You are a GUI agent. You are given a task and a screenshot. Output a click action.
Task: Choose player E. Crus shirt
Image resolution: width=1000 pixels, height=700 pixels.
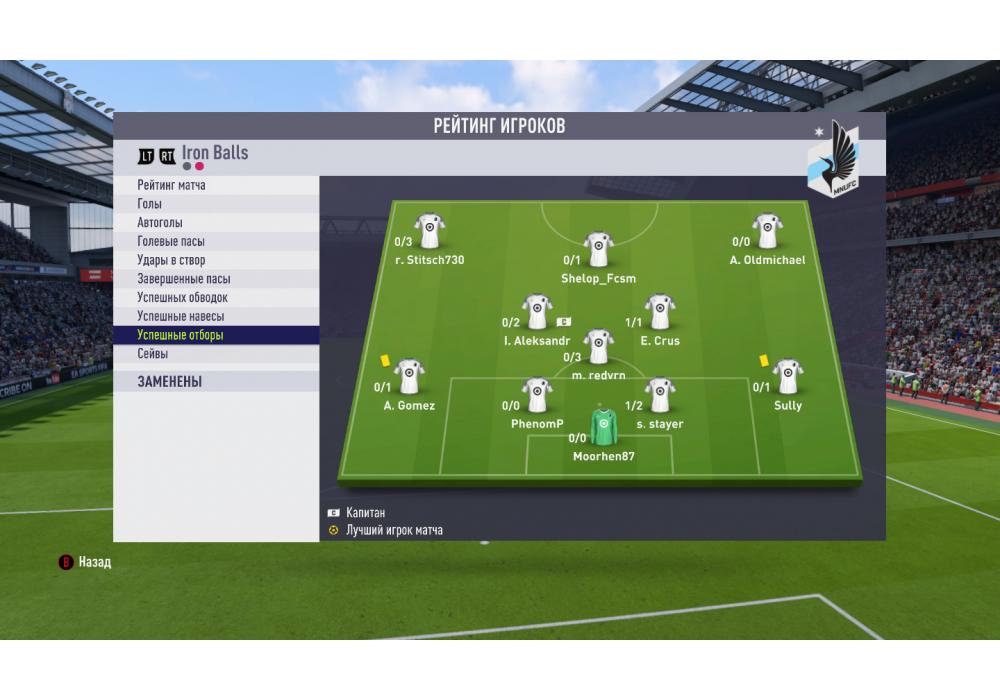click(x=659, y=312)
